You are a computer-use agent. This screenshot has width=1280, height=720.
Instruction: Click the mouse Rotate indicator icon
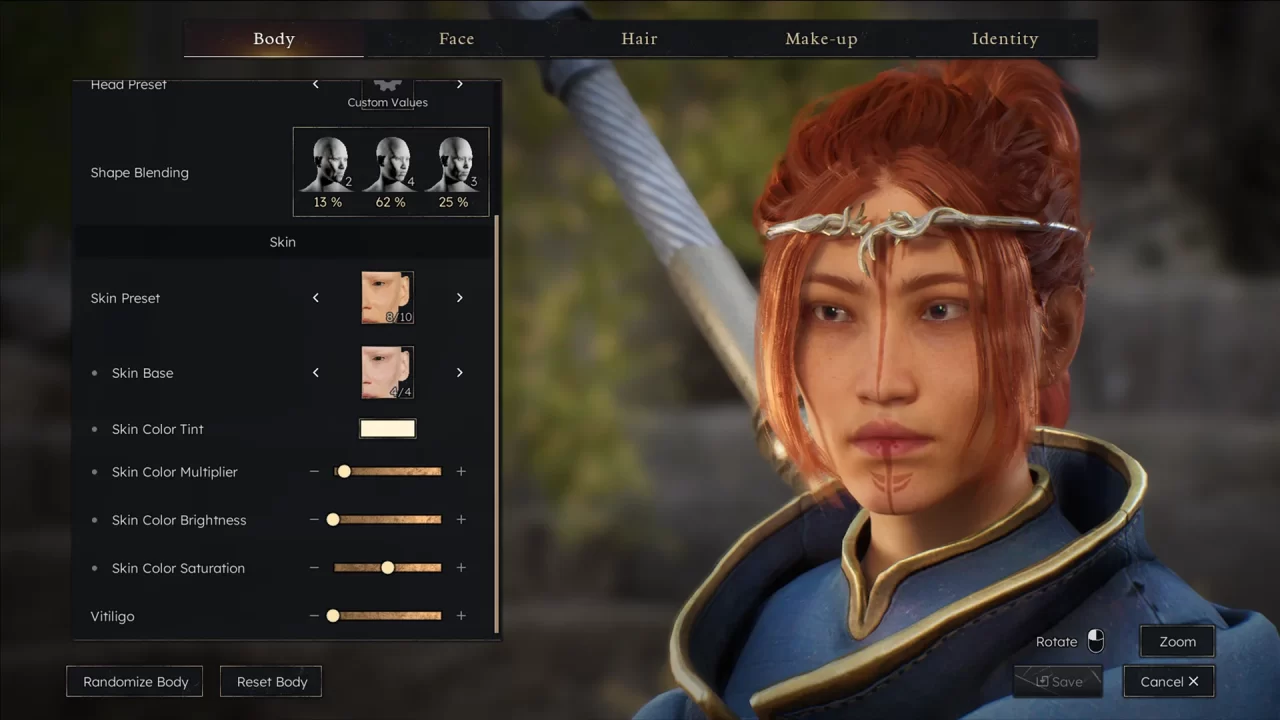(1096, 641)
